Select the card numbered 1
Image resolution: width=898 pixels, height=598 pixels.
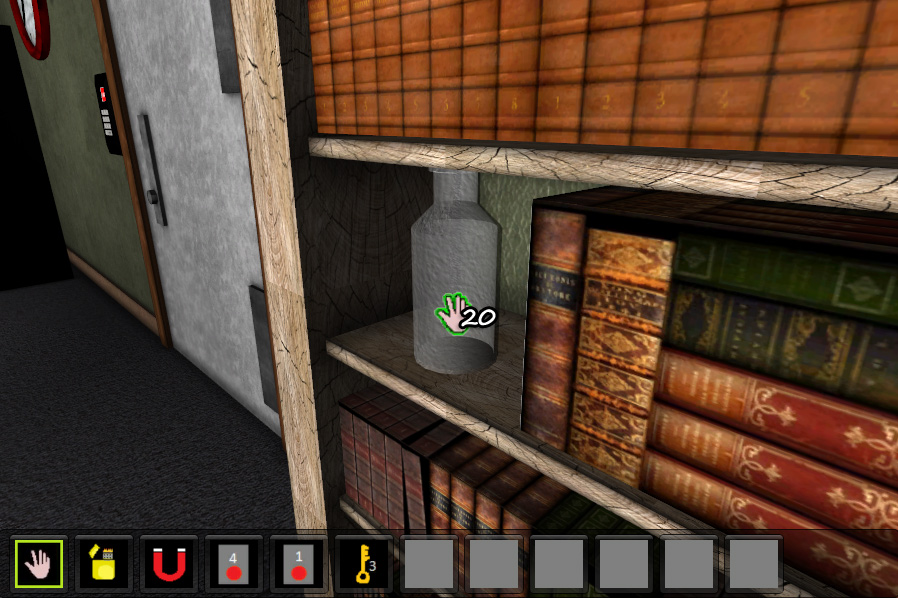(x=299, y=564)
